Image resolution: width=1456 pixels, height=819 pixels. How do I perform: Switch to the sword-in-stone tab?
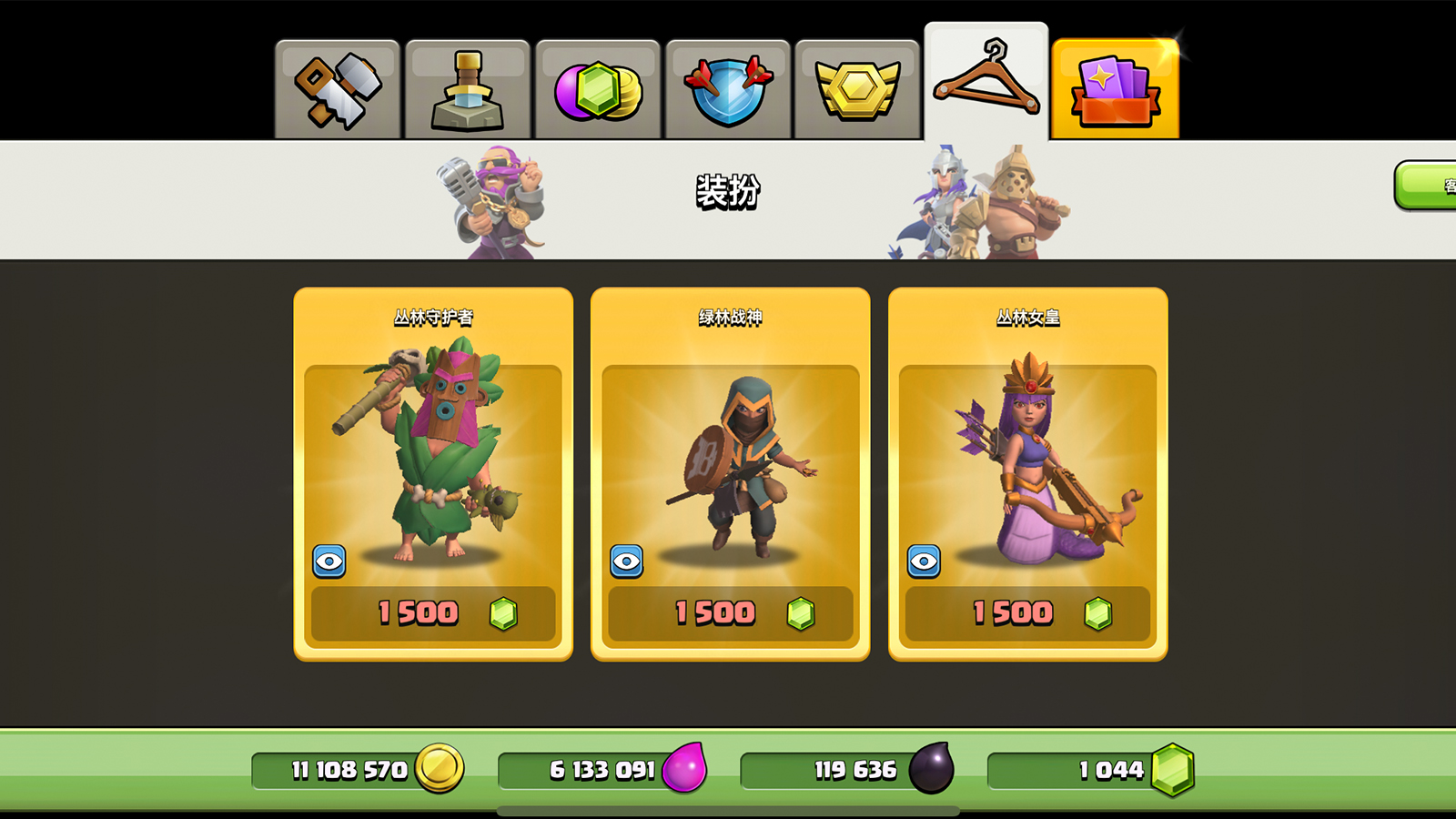click(468, 89)
